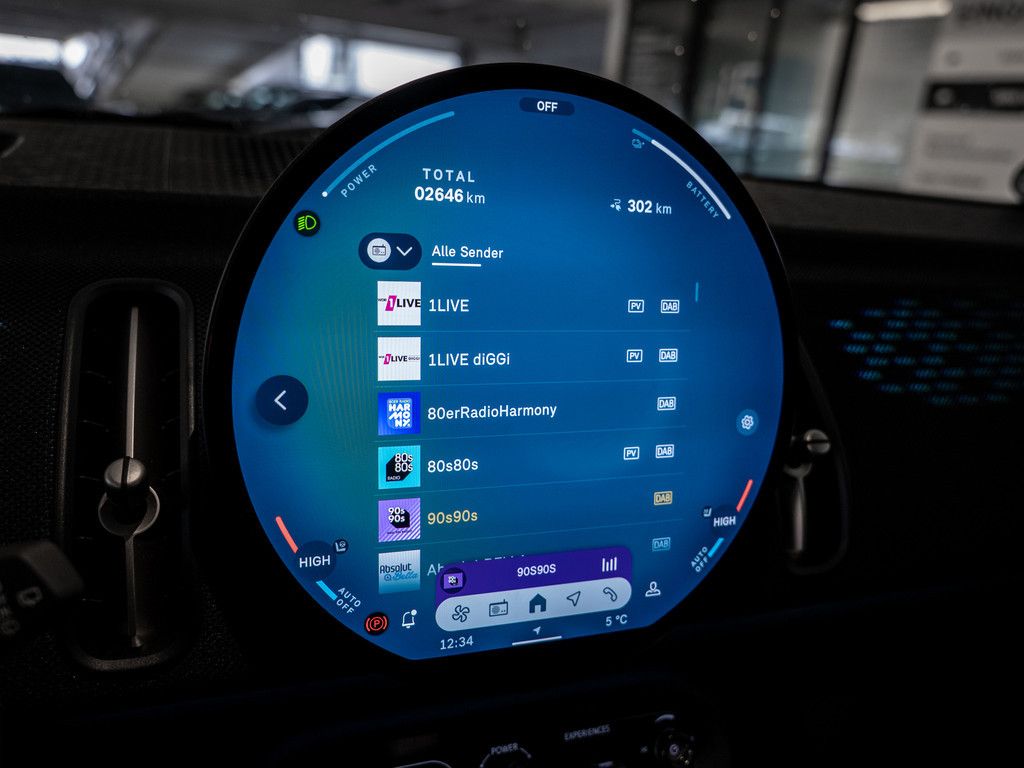Image resolution: width=1024 pixels, height=768 pixels.
Task: Open notifications via the bell icon
Action: coord(408,620)
